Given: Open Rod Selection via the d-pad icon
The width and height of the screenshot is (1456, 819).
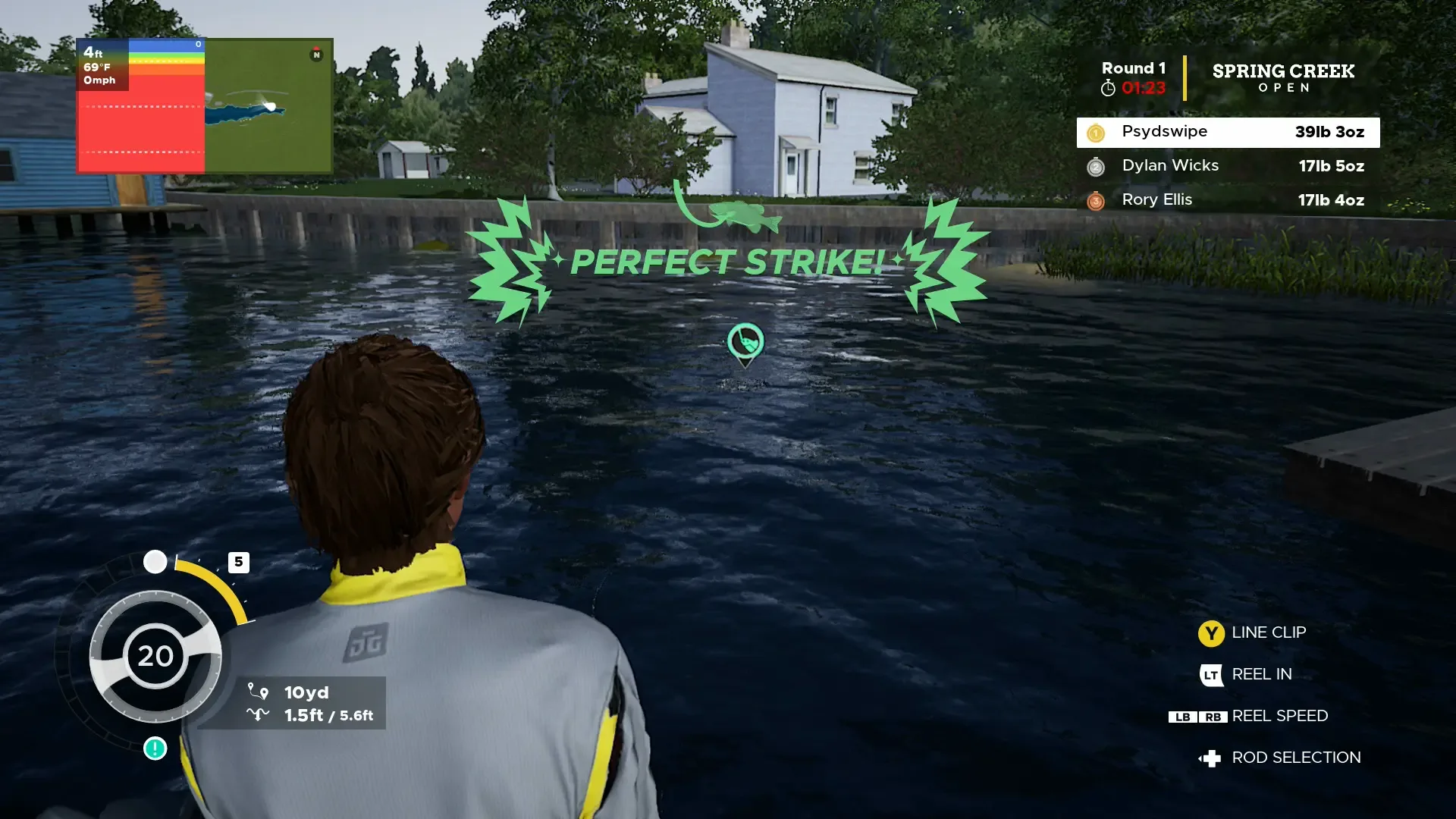Looking at the screenshot, I should [1213, 757].
